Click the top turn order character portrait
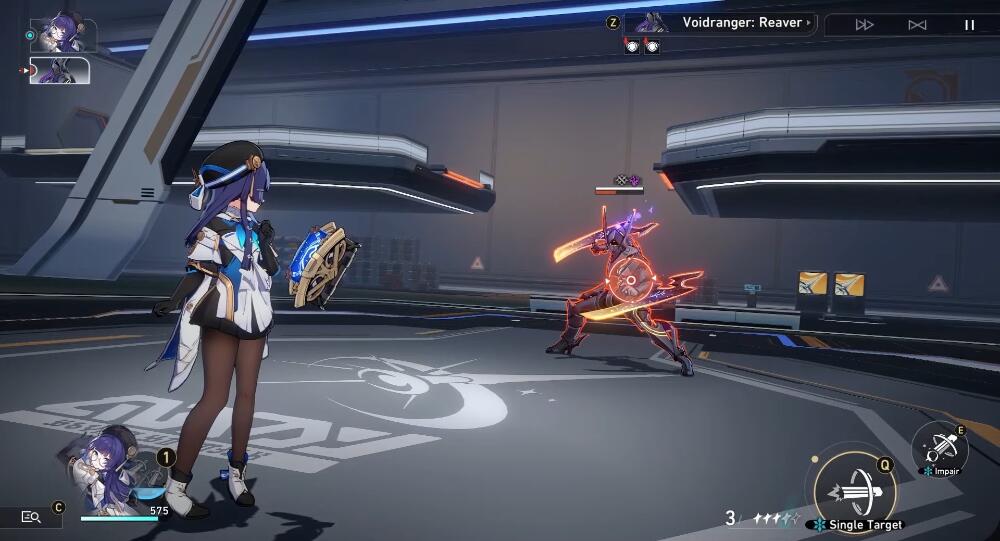 click(x=66, y=34)
